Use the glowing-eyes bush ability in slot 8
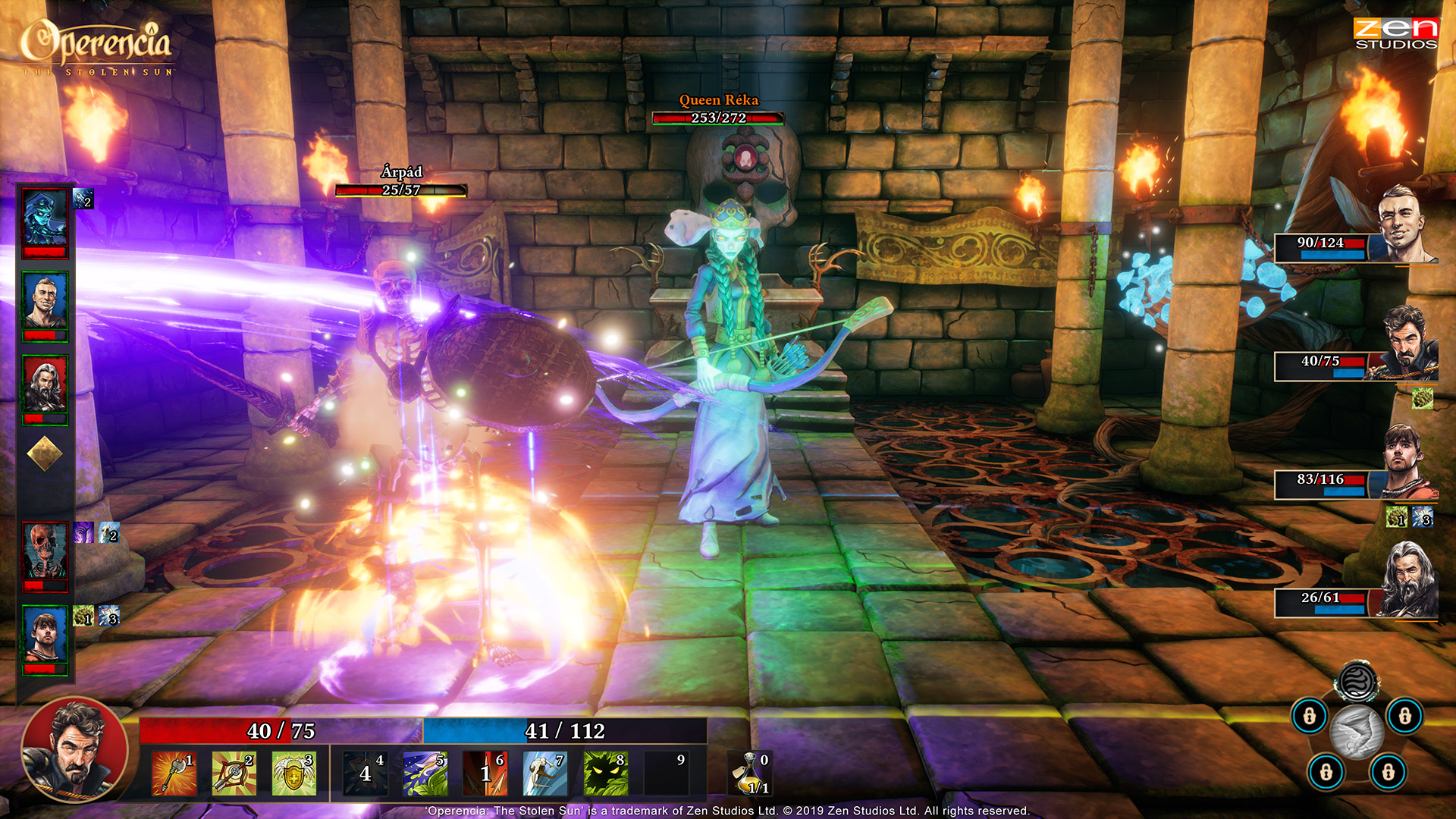1456x819 pixels. click(605, 773)
